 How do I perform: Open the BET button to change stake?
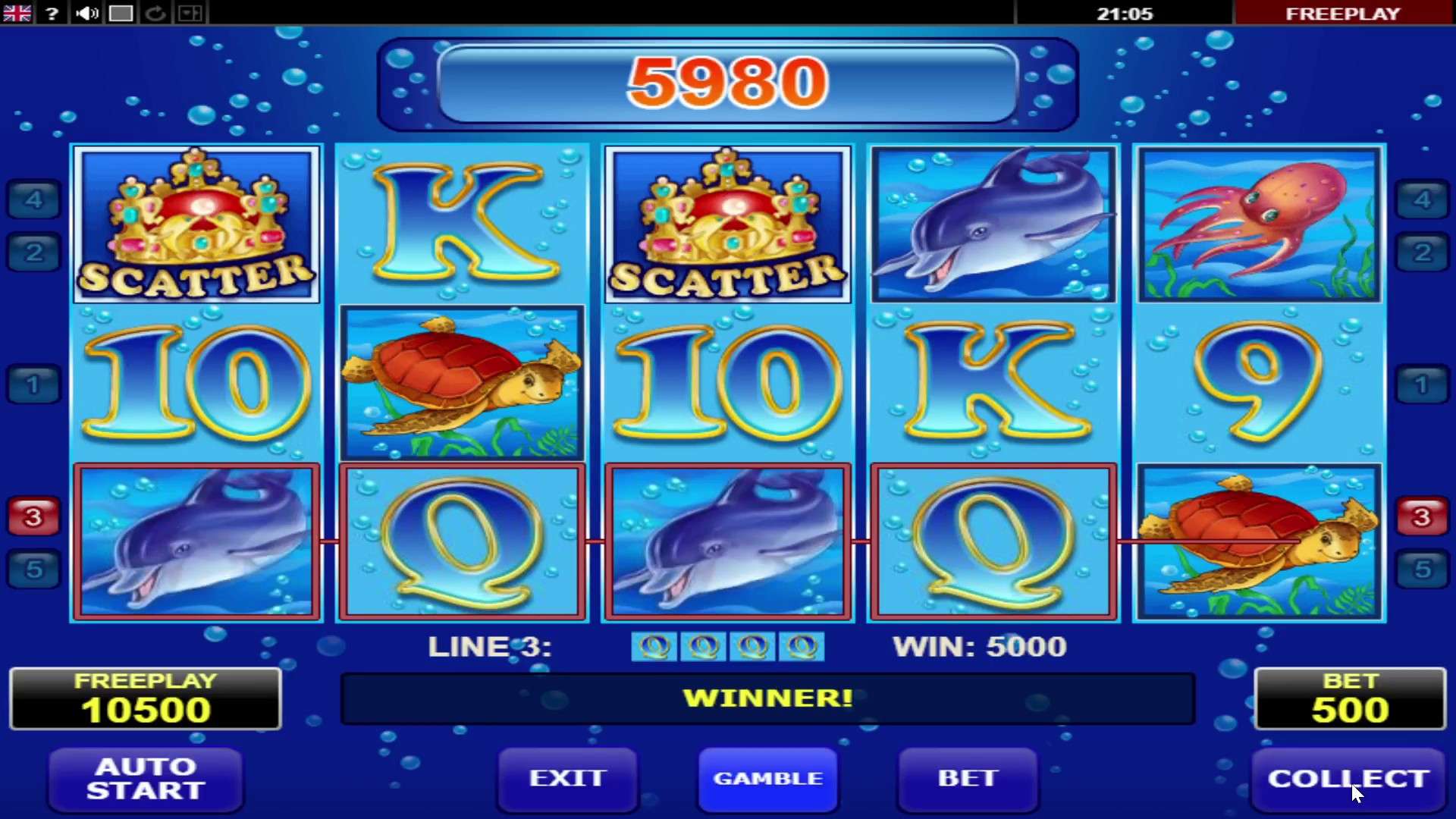point(967,778)
